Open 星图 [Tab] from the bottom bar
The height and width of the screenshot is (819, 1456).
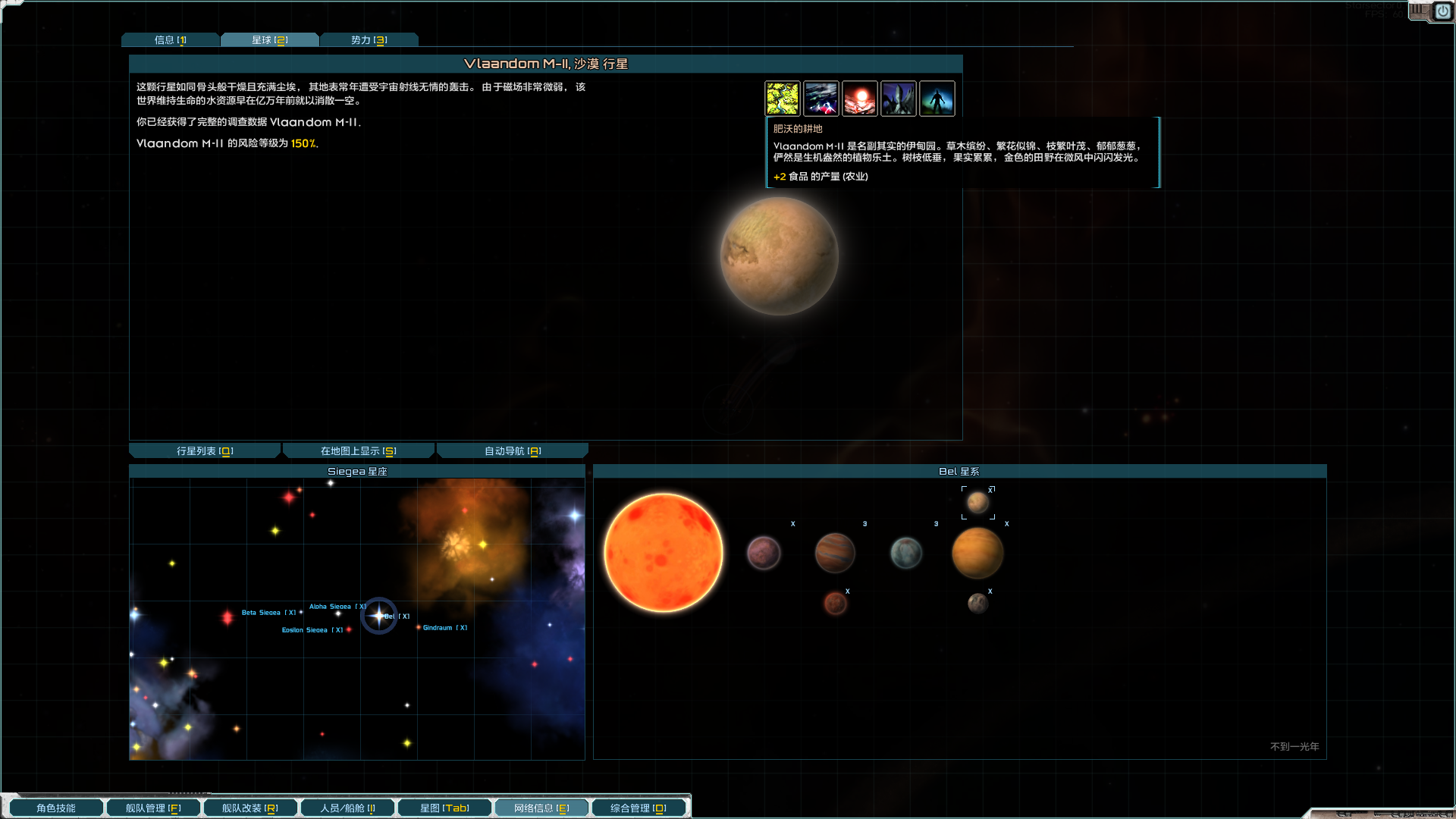coord(444,808)
